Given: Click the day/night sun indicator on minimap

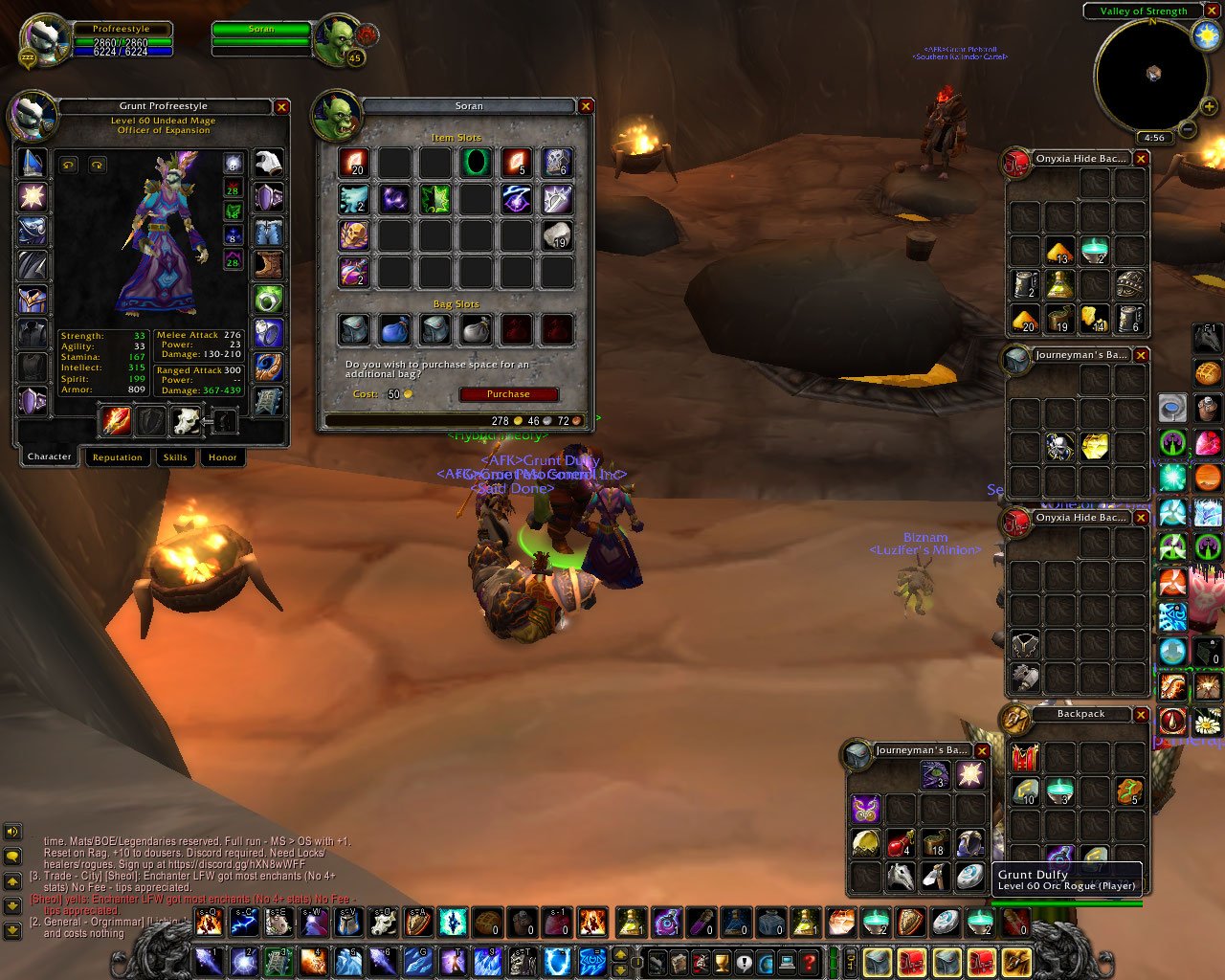Looking at the screenshot, I should (1207, 35).
